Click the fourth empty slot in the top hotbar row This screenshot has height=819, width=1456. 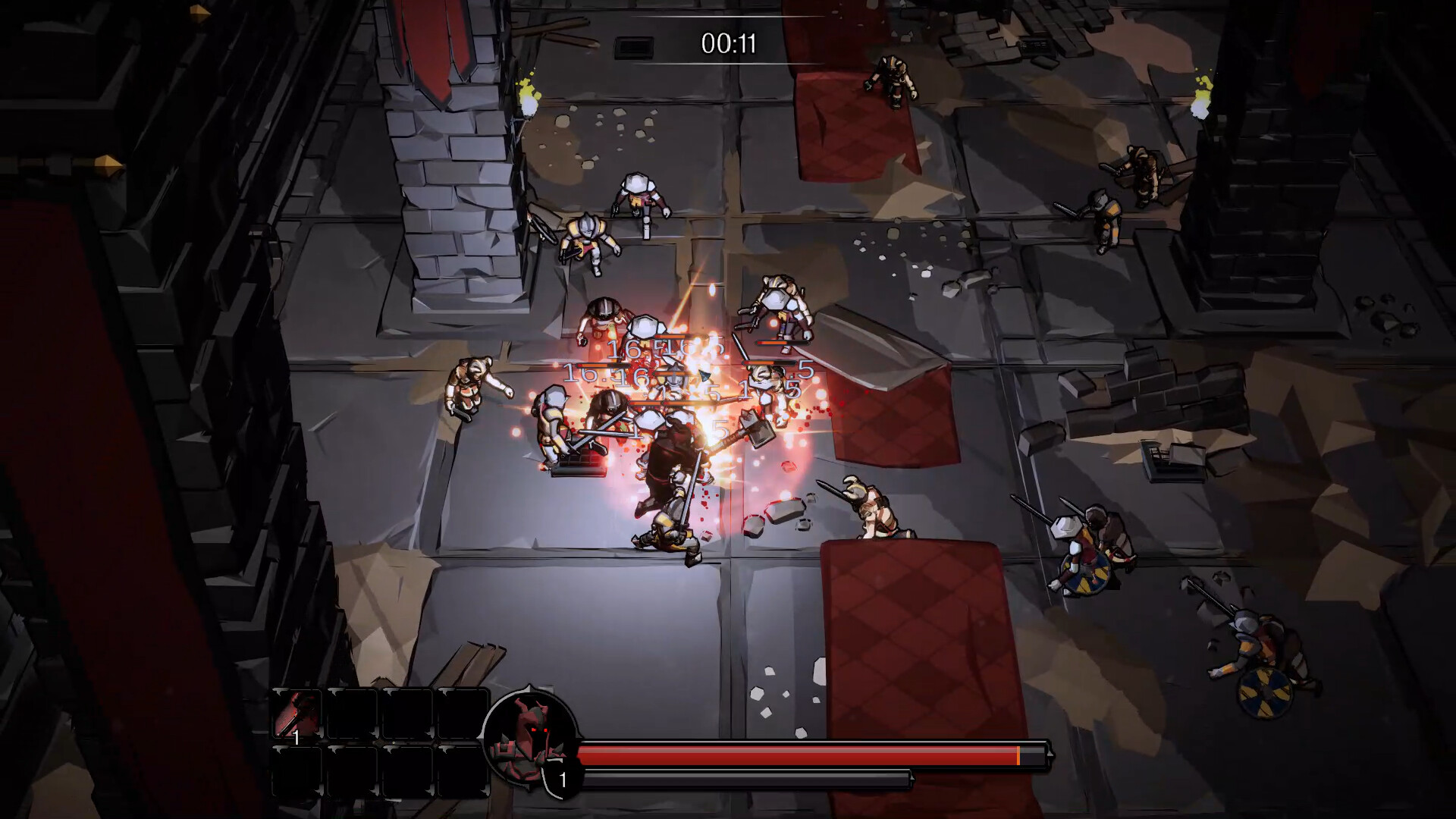463,713
